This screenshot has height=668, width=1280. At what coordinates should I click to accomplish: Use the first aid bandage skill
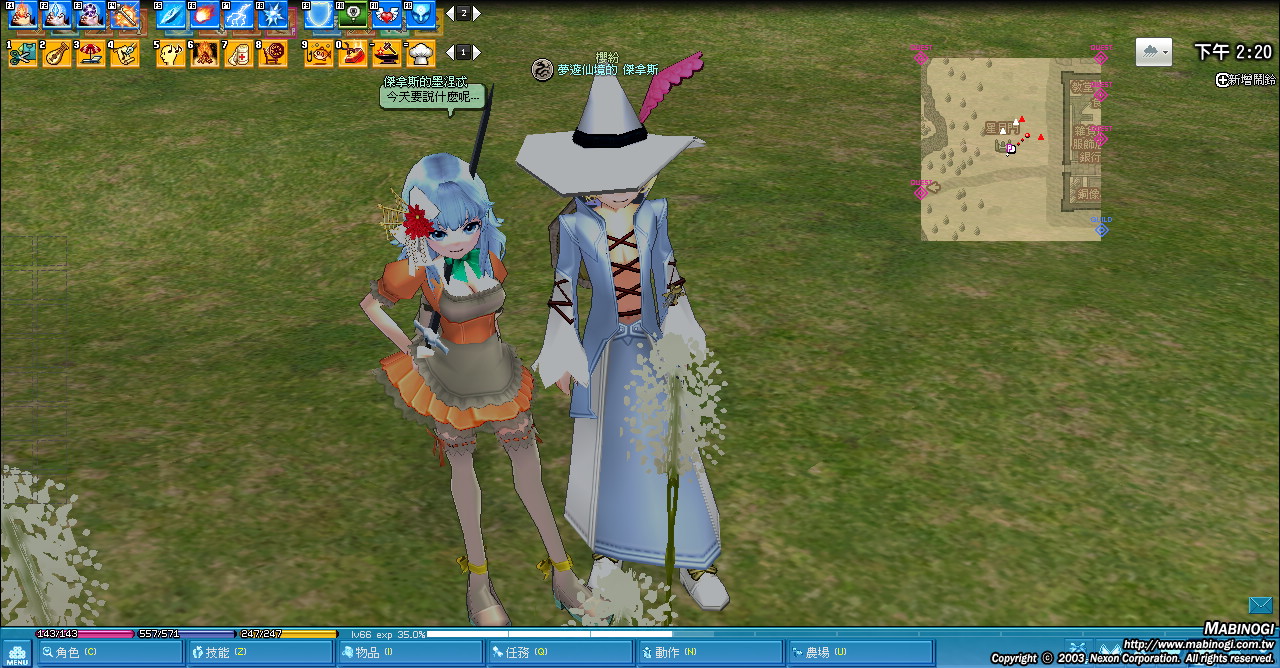(239, 53)
